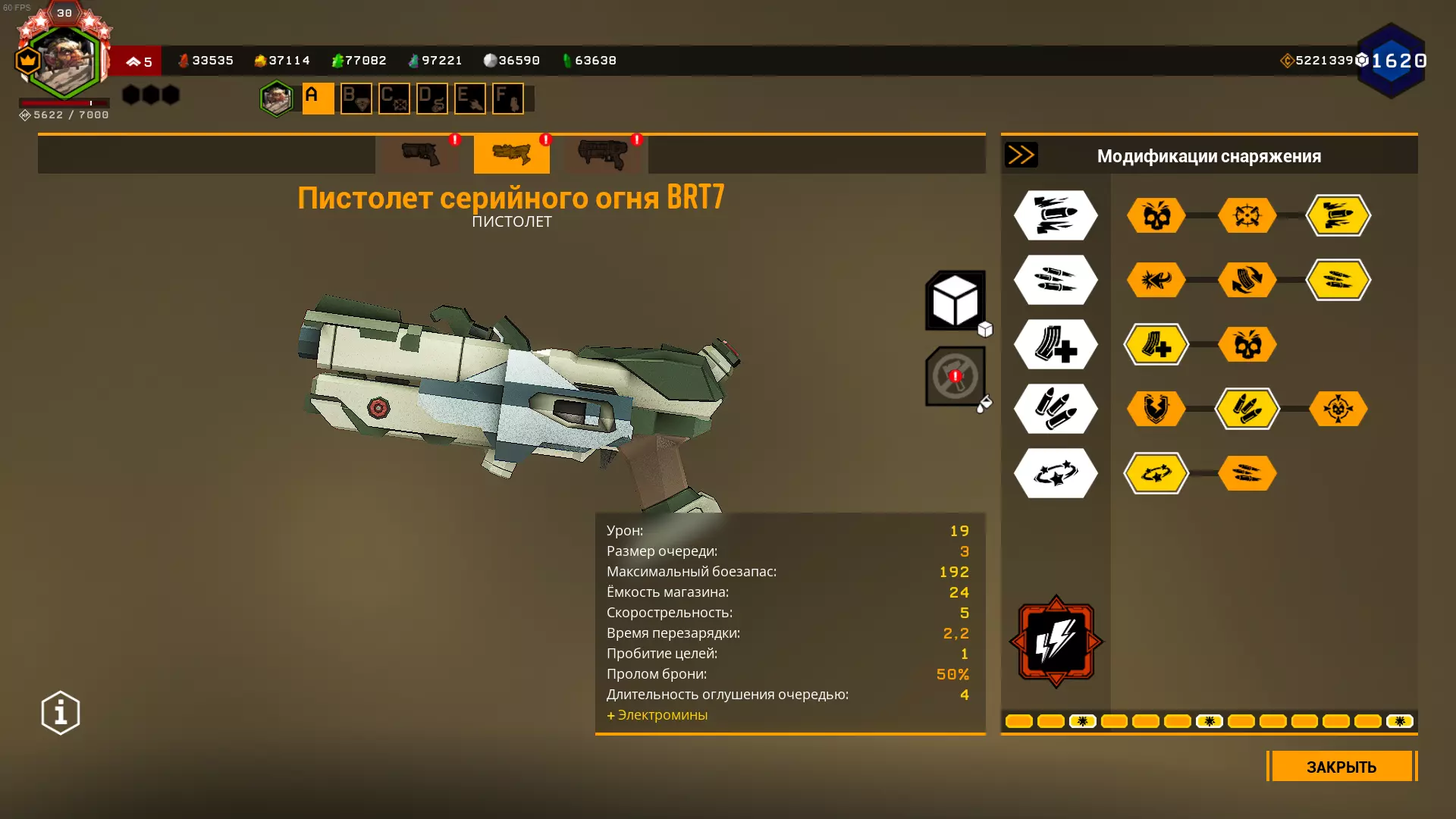Switch to loadout B
Image resolution: width=1456 pixels, height=819 pixels.
pos(356,99)
